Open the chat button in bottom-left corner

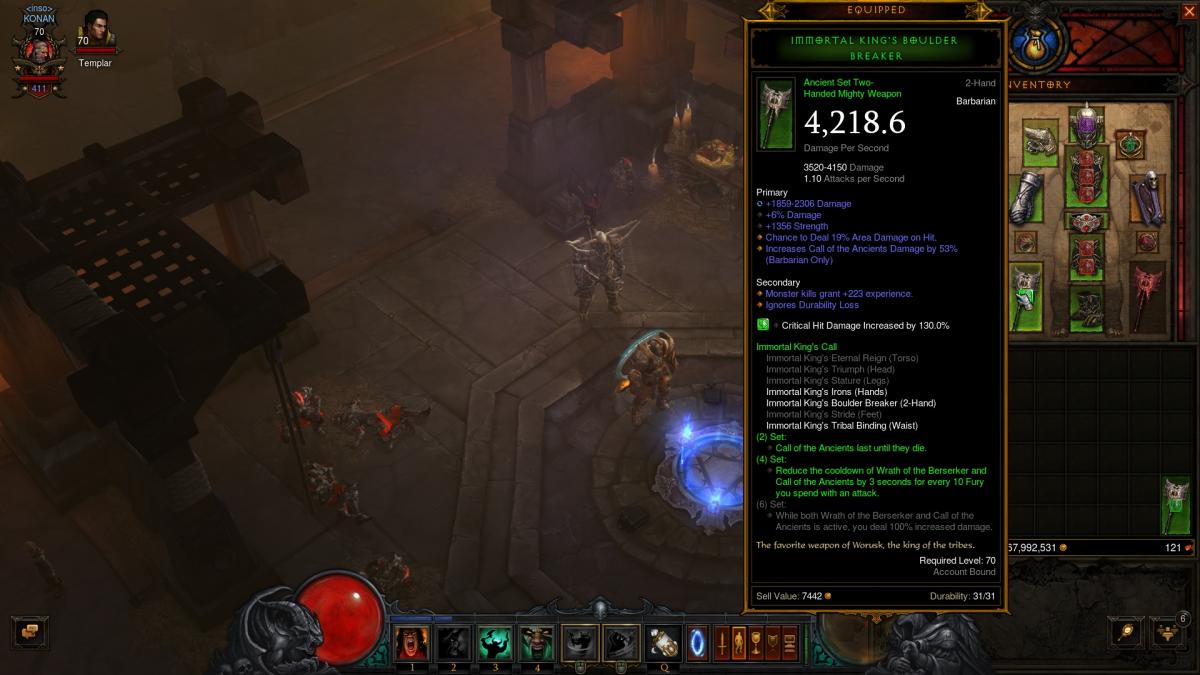pyautogui.click(x=29, y=632)
